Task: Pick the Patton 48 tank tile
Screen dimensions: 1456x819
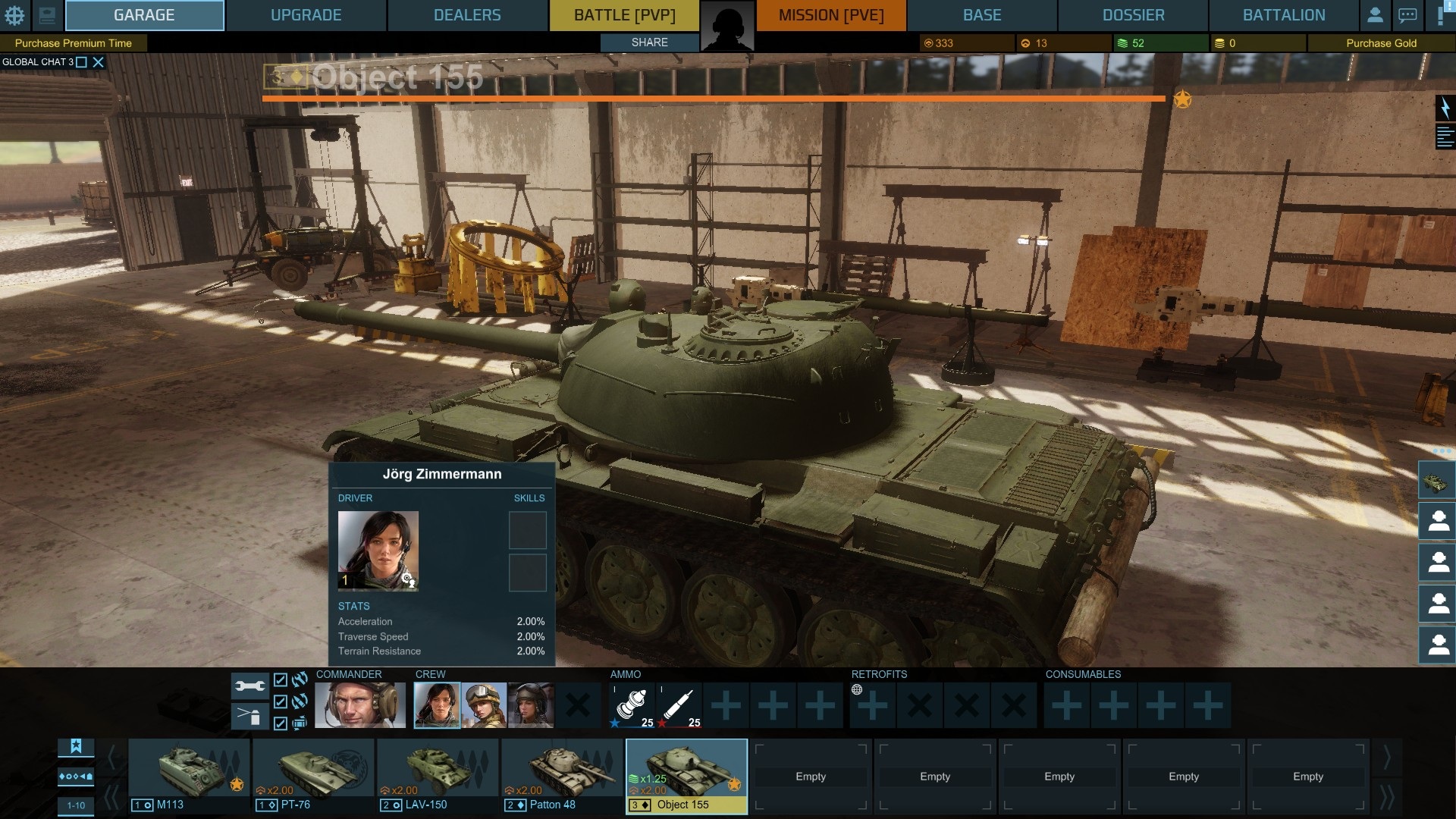Action: (562, 775)
